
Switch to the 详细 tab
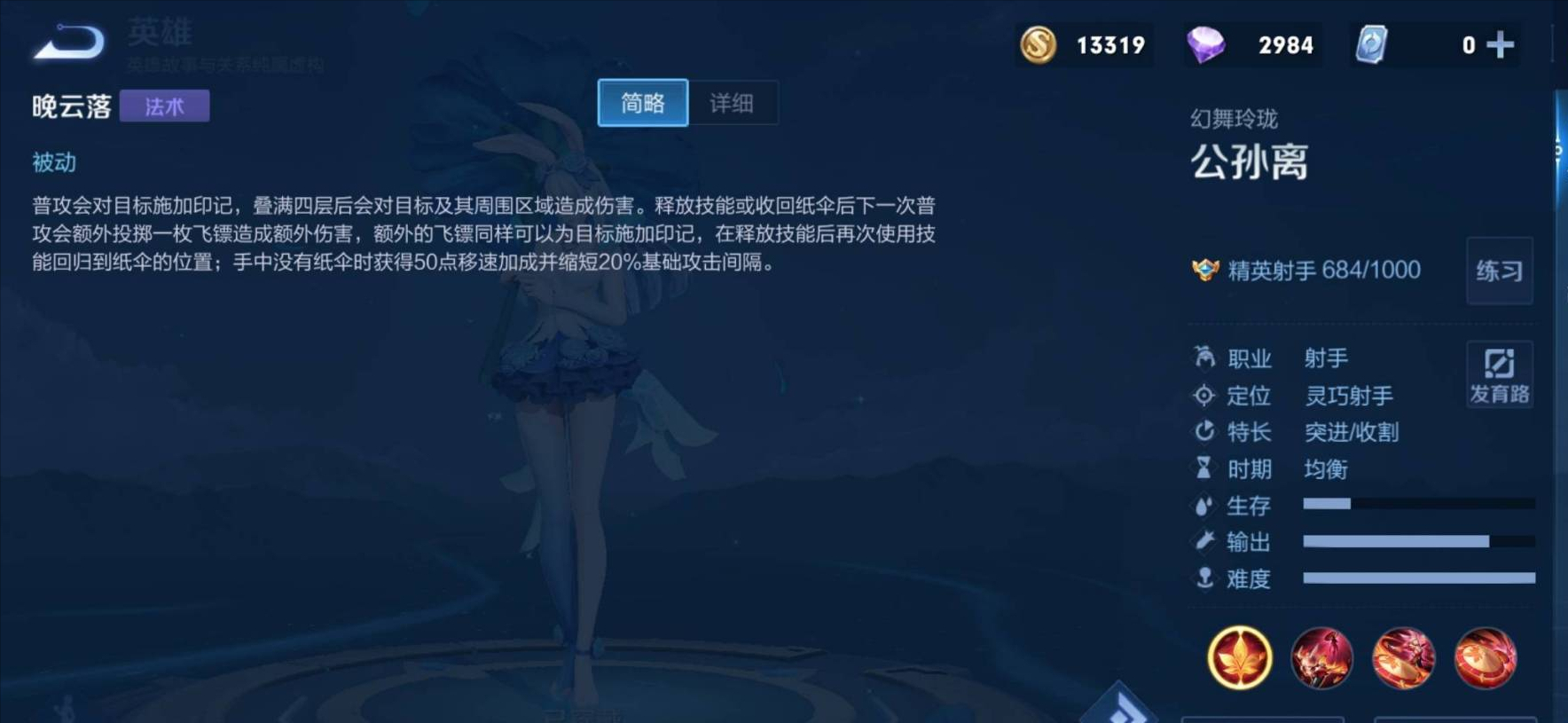pyautogui.click(x=732, y=103)
